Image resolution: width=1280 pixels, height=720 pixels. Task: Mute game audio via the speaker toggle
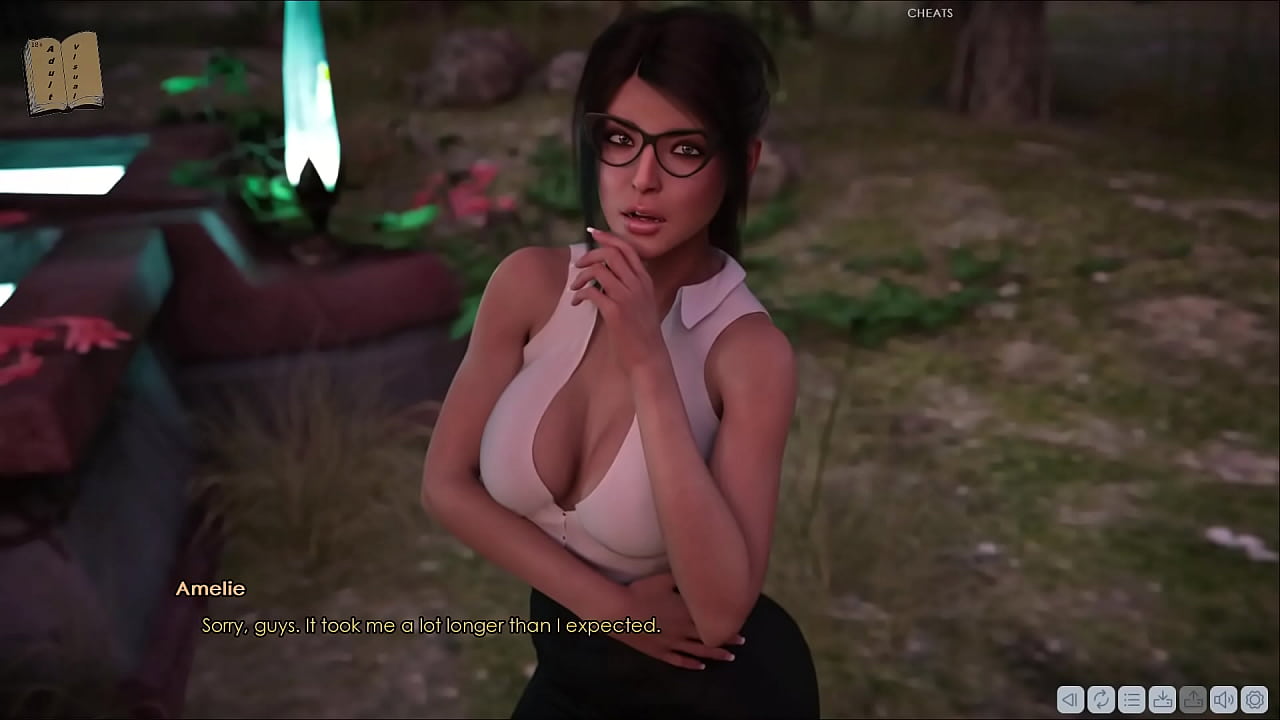click(x=1223, y=700)
